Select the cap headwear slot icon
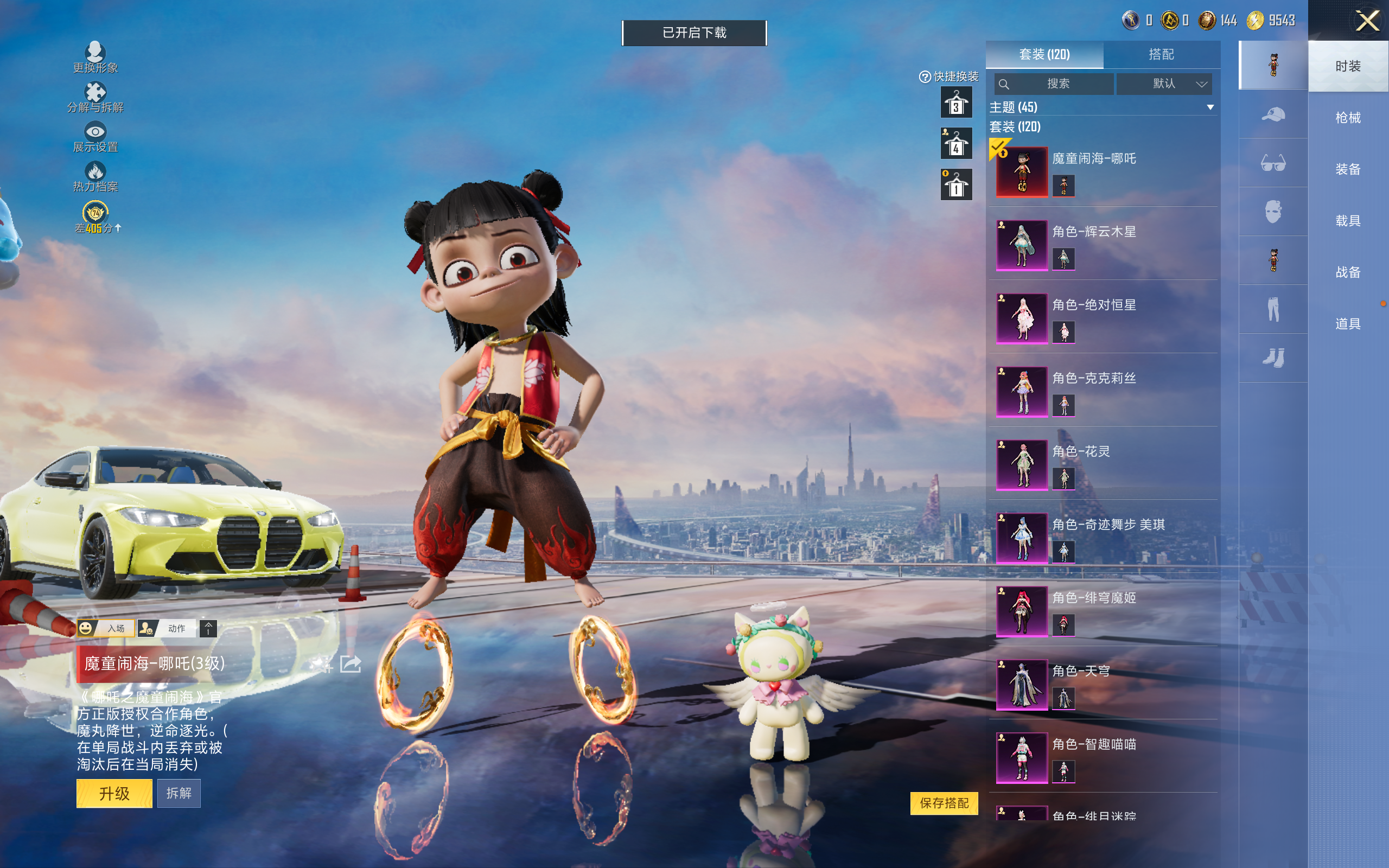The width and height of the screenshot is (1389, 868). point(1273,114)
